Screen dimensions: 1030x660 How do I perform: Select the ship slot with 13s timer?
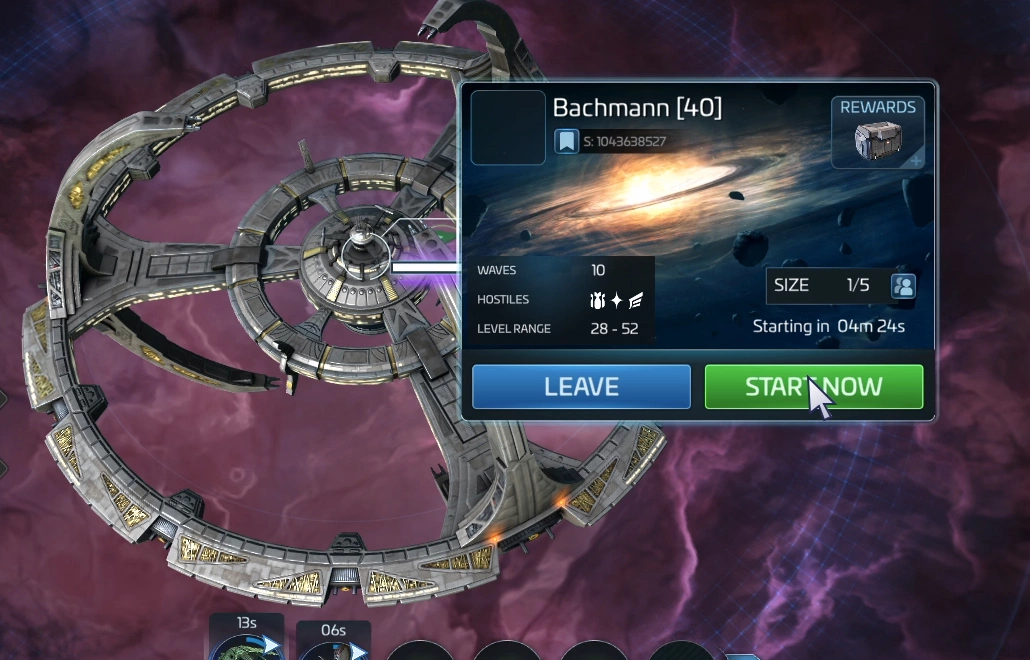(246, 640)
